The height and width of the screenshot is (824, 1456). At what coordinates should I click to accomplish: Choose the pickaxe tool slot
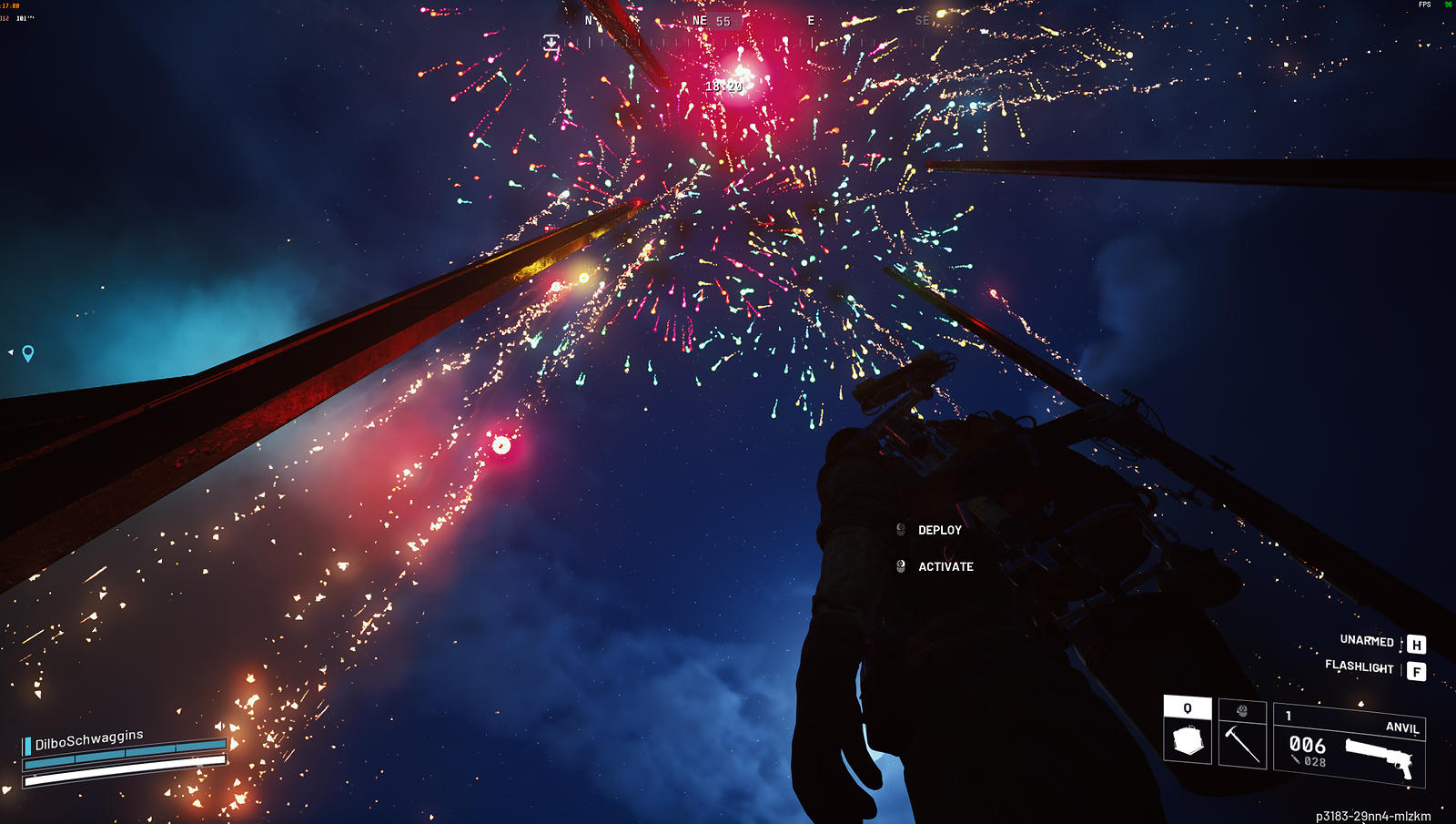(1241, 735)
